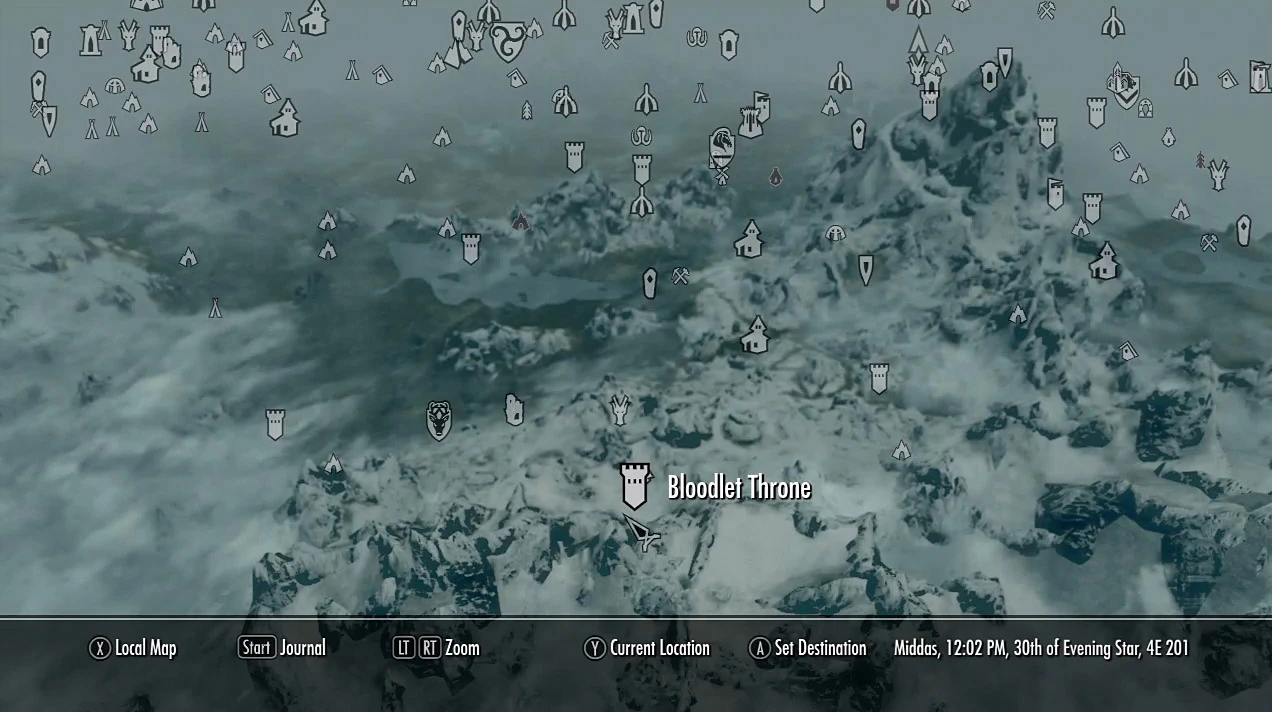Choose the Morthal triskelion shield marker
1272x712 pixels.
pos(509,42)
